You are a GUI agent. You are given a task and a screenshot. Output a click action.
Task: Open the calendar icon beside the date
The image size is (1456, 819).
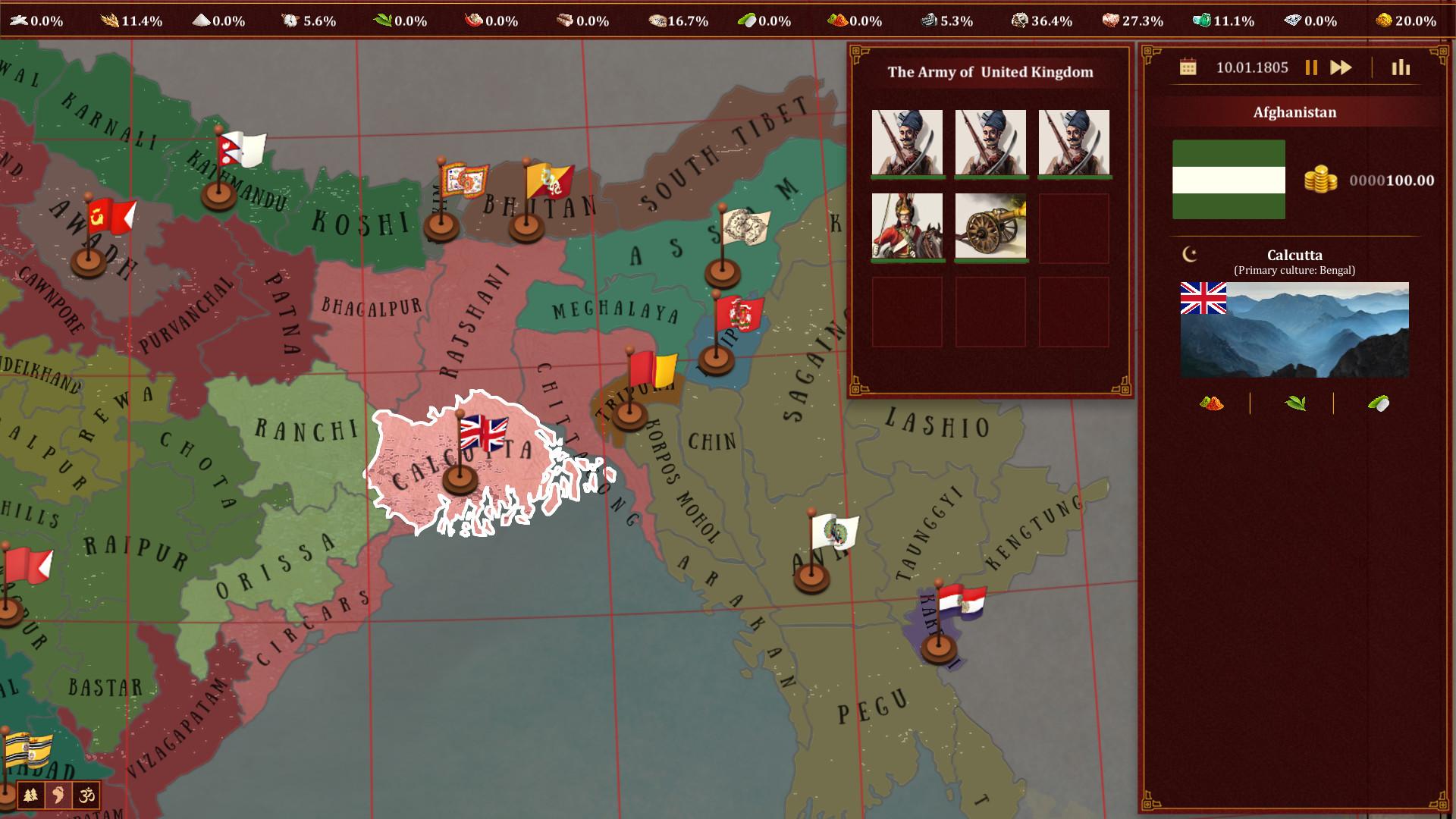tap(1187, 67)
